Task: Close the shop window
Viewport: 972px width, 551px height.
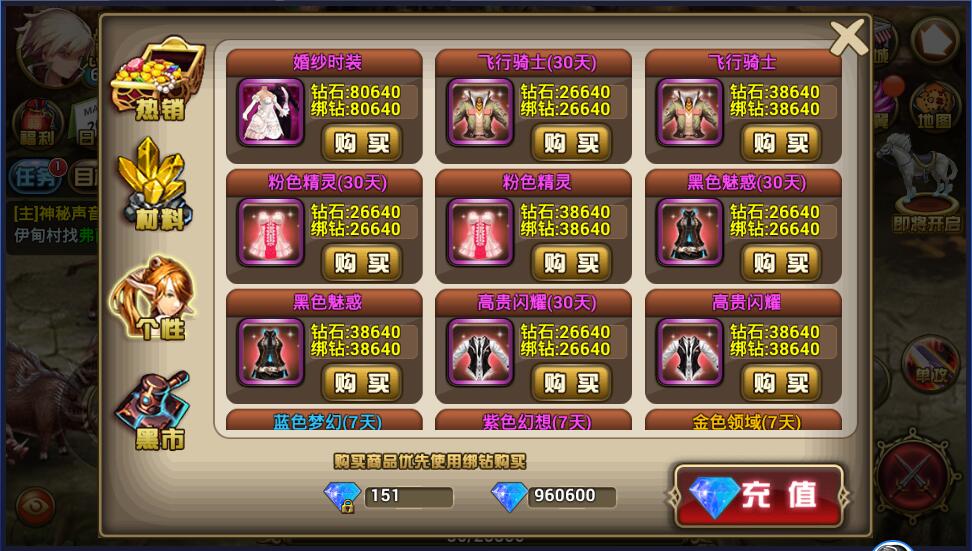Action: point(848,38)
